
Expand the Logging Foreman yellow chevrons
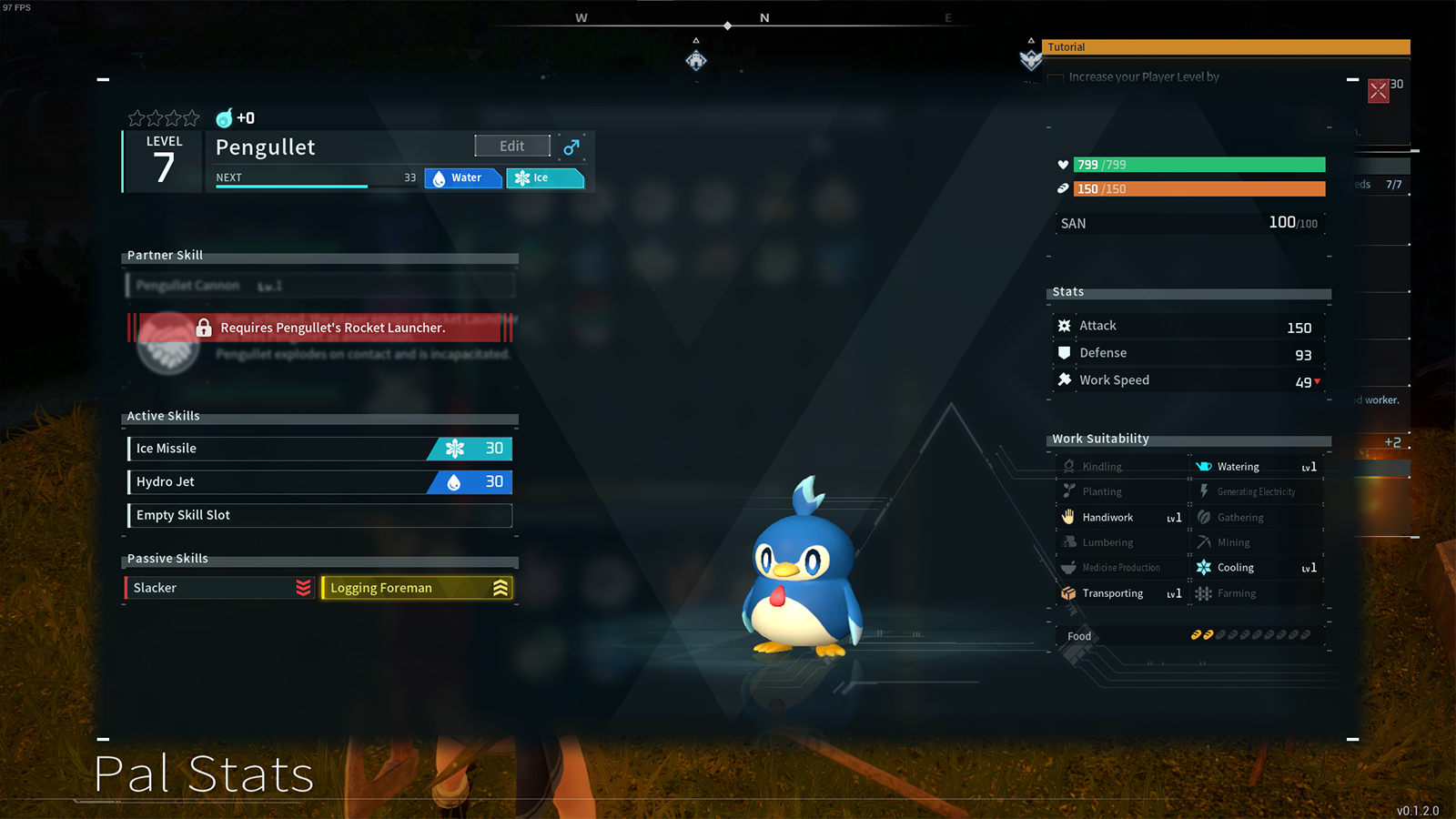(499, 588)
